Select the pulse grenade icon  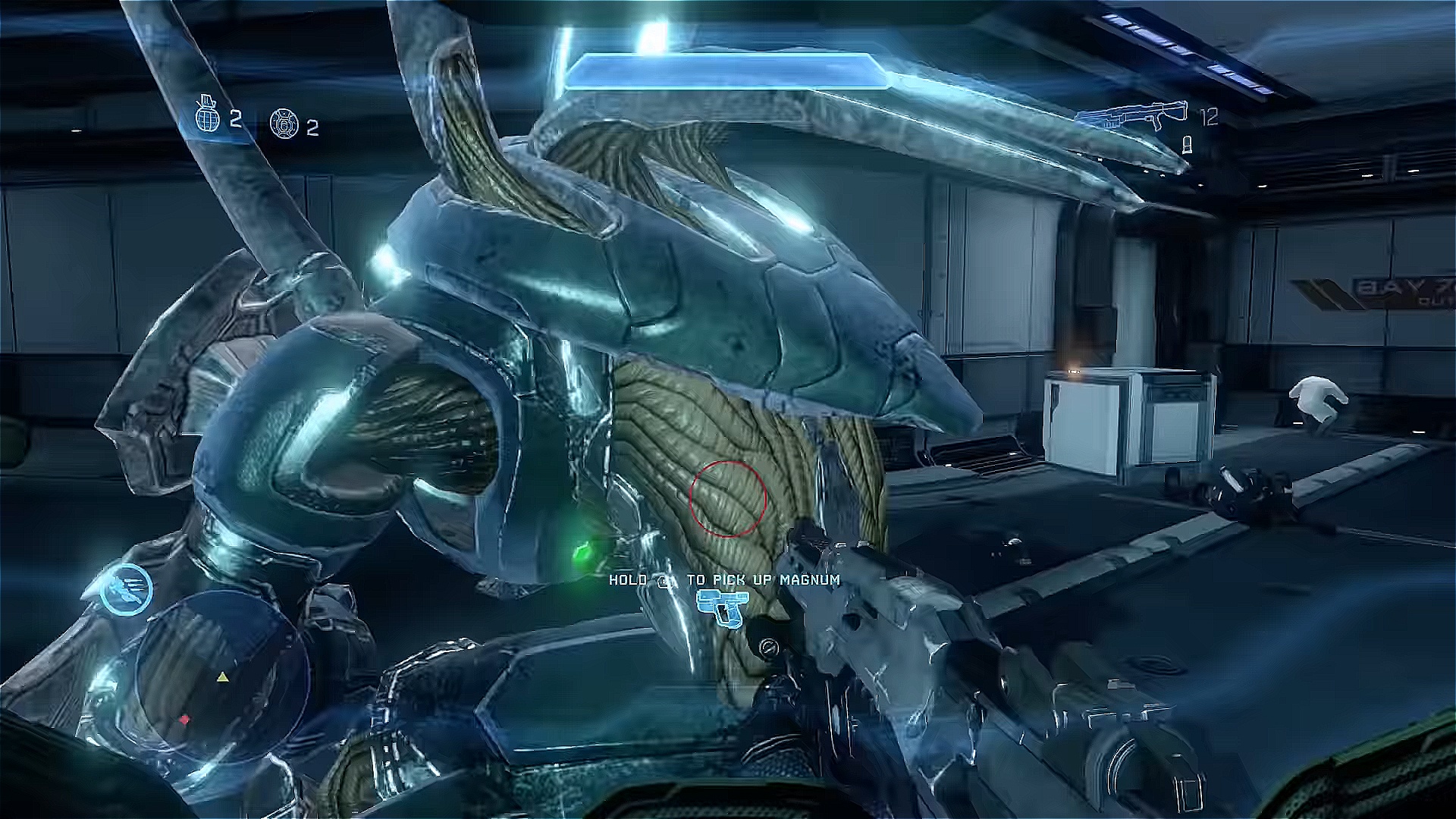pyautogui.click(x=284, y=124)
